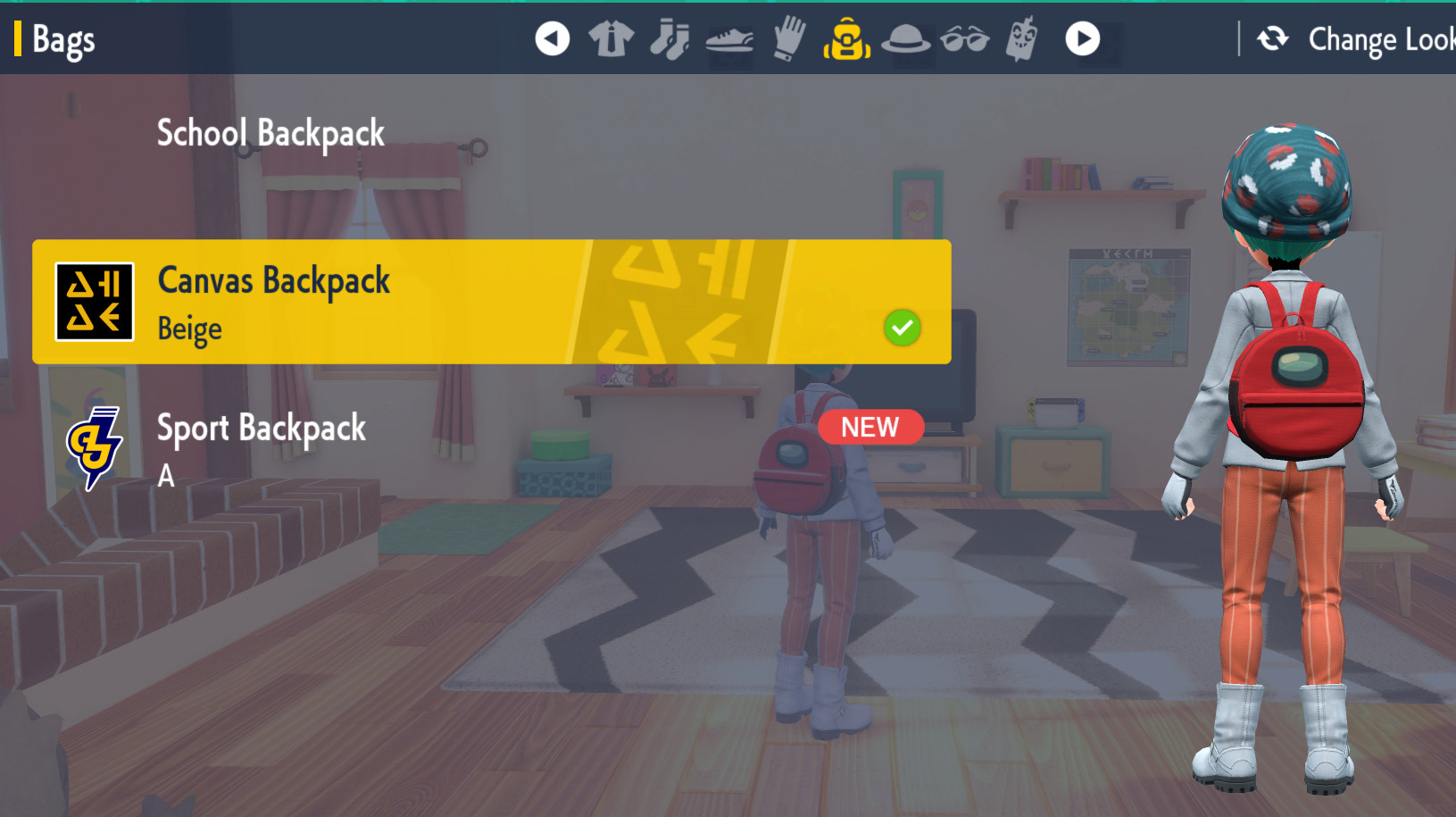
Task: Select the Bags header tab
Action: (62, 38)
